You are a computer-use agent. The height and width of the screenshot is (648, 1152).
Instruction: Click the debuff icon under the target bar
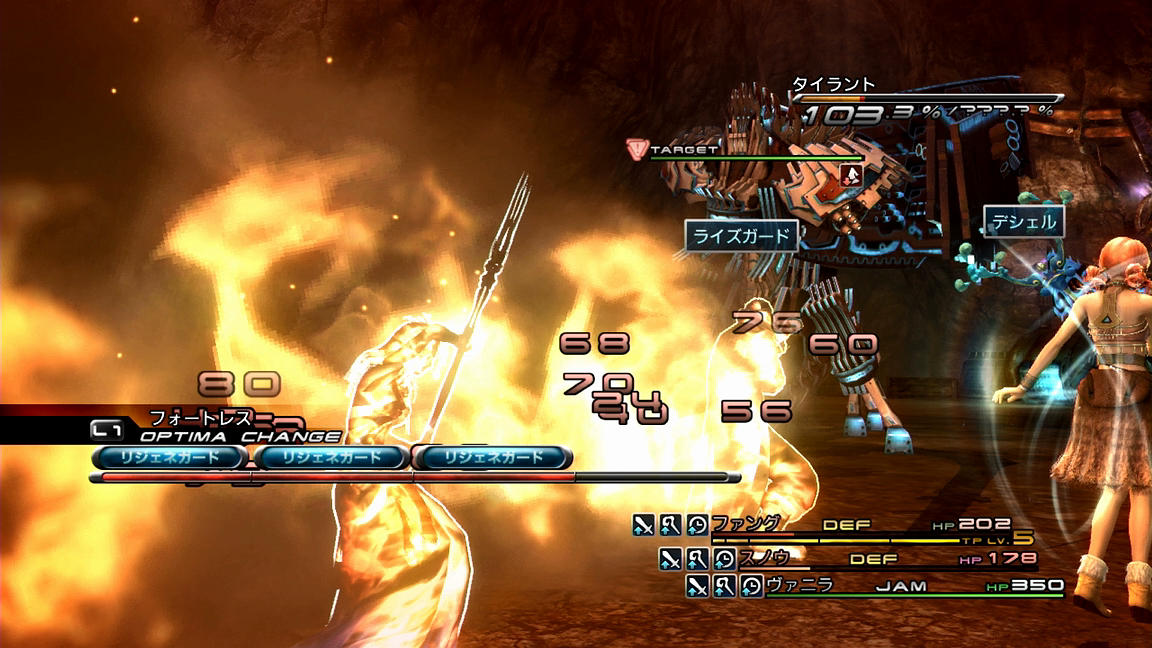click(851, 175)
